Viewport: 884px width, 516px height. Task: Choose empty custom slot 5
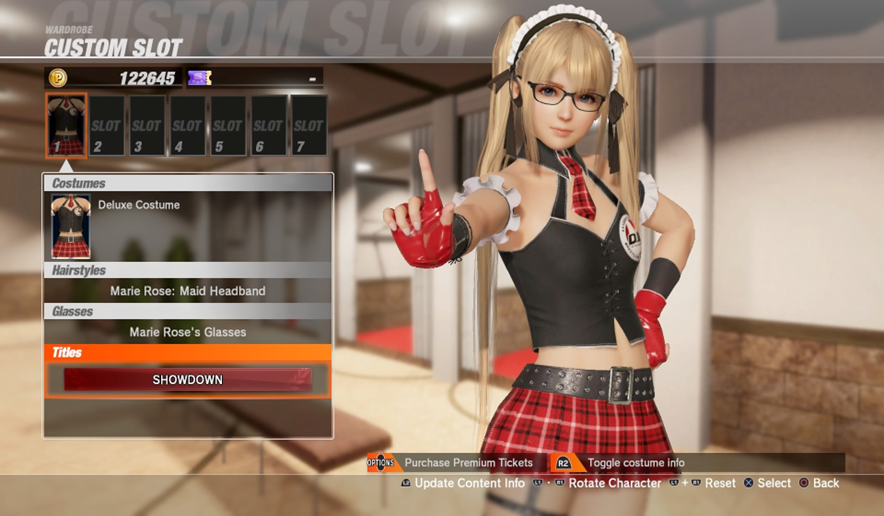pos(228,126)
